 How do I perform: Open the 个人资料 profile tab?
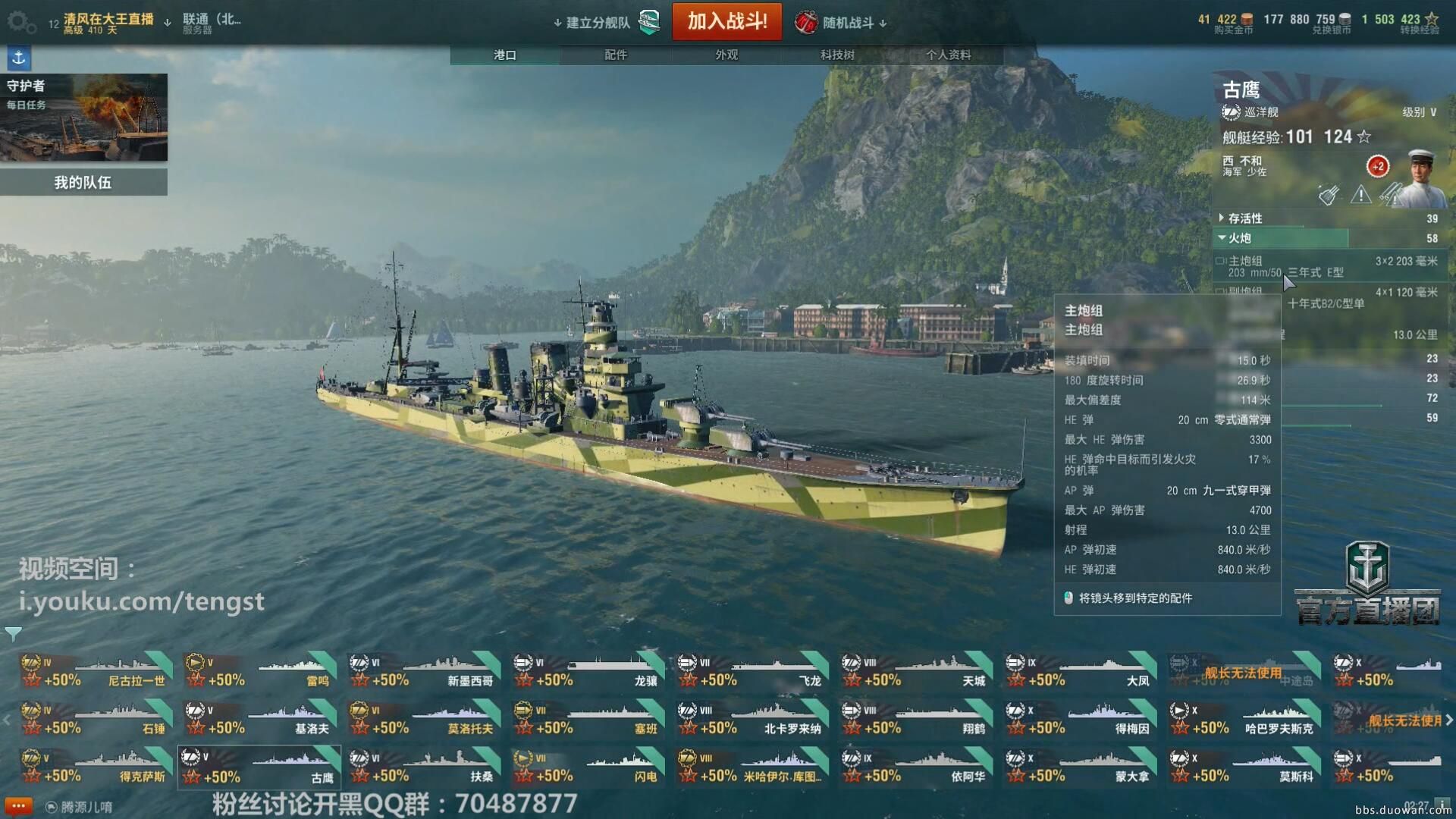948,55
